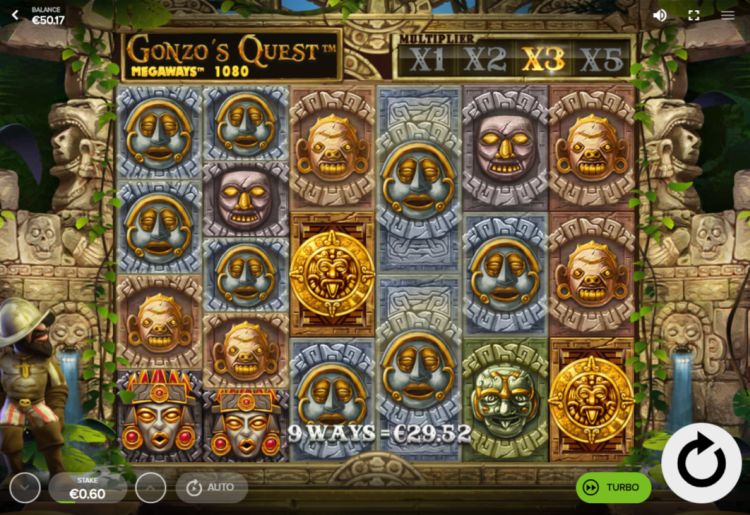
Task: Increase the stake with the up arrow
Action: coord(150,488)
